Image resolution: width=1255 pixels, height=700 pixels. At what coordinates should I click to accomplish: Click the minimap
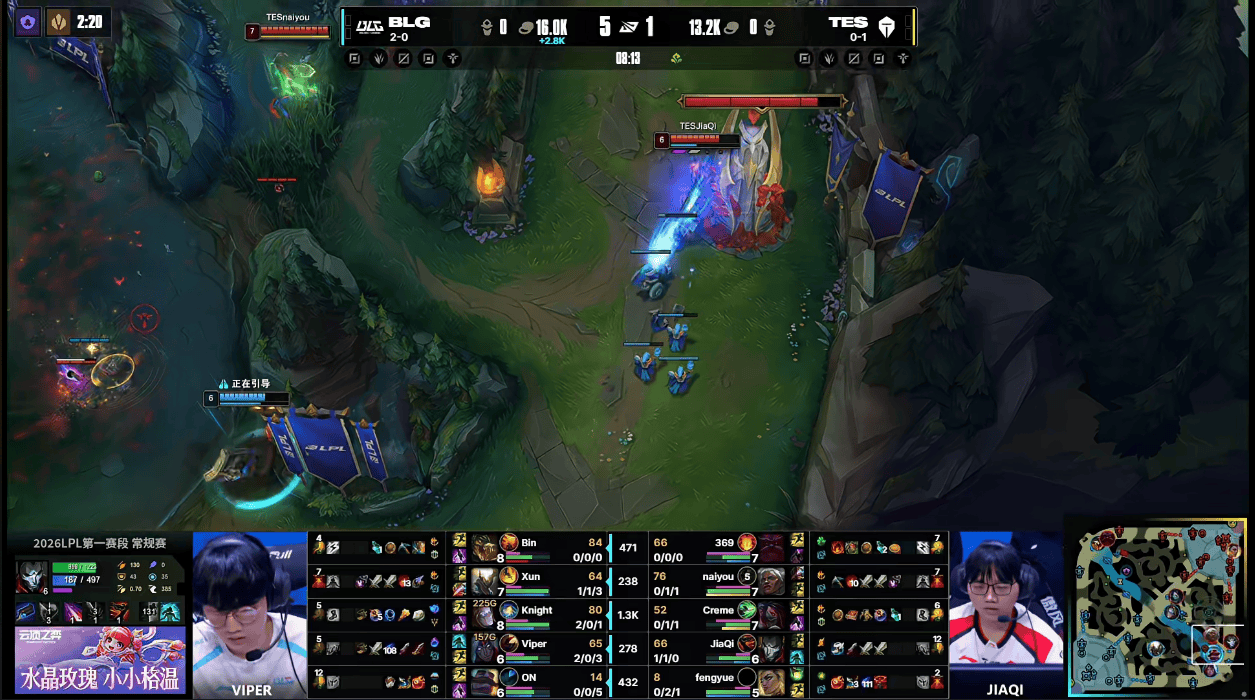1160,608
